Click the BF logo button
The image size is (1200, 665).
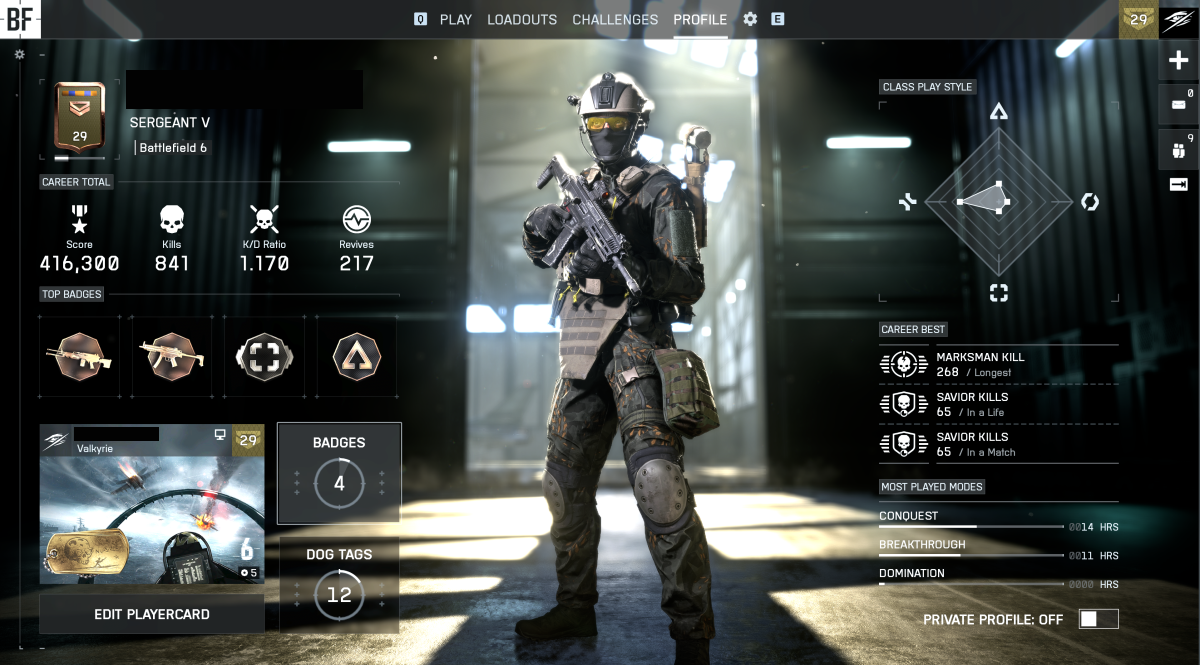point(20,18)
